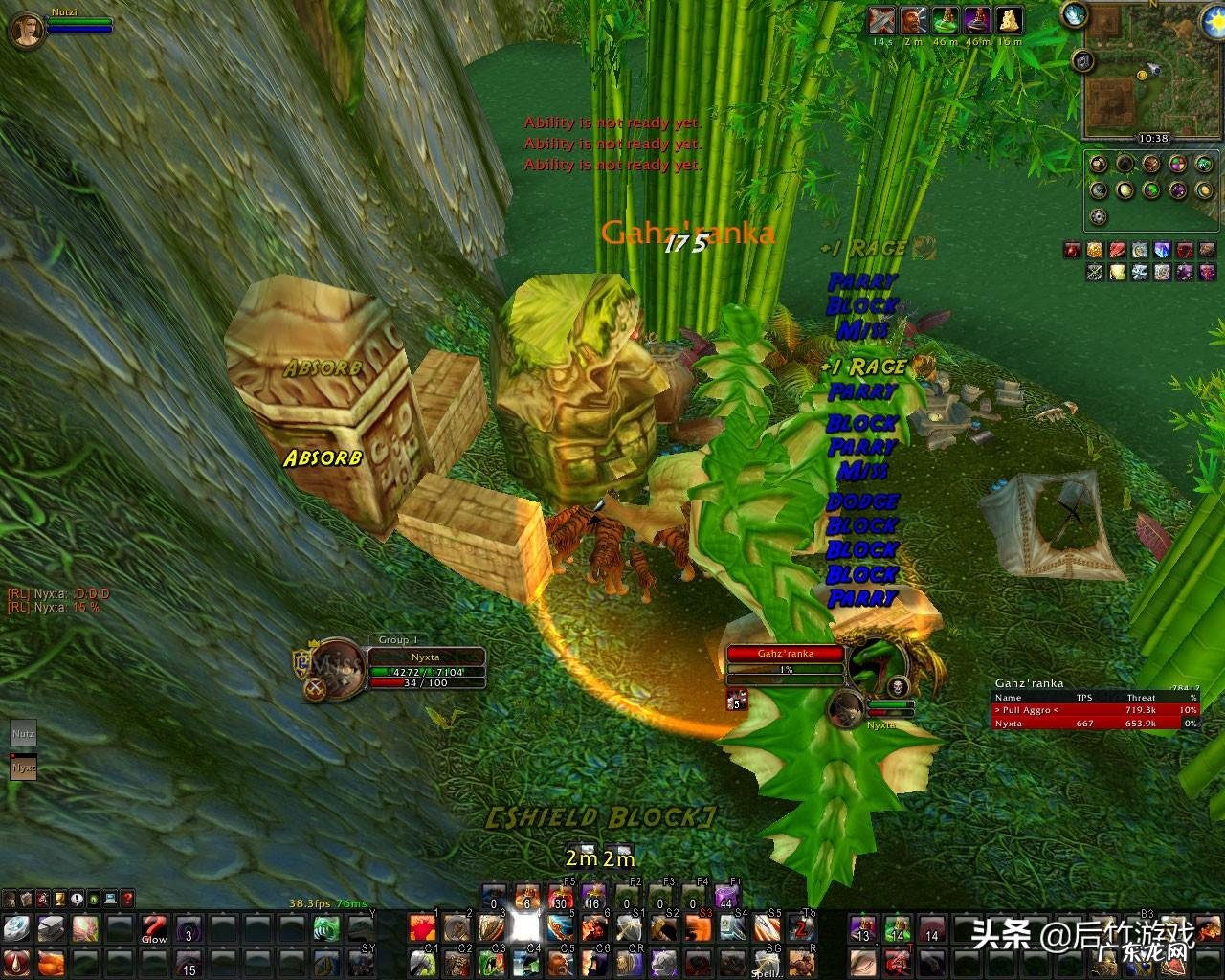The width and height of the screenshot is (1225, 980).
Task: Click the red question mark help micro button
Action: tap(127, 899)
